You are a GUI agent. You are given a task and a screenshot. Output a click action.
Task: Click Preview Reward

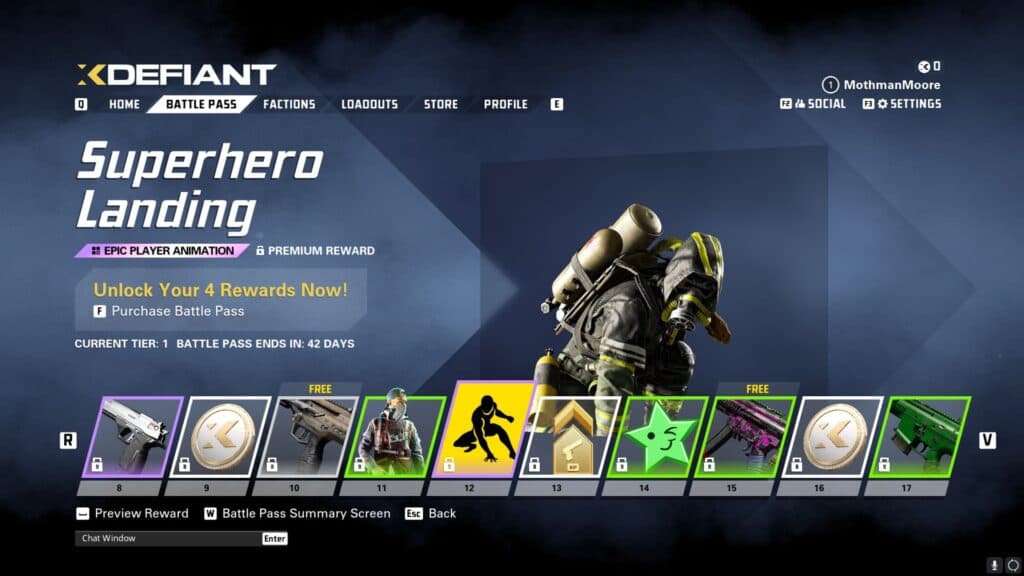click(x=141, y=513)
